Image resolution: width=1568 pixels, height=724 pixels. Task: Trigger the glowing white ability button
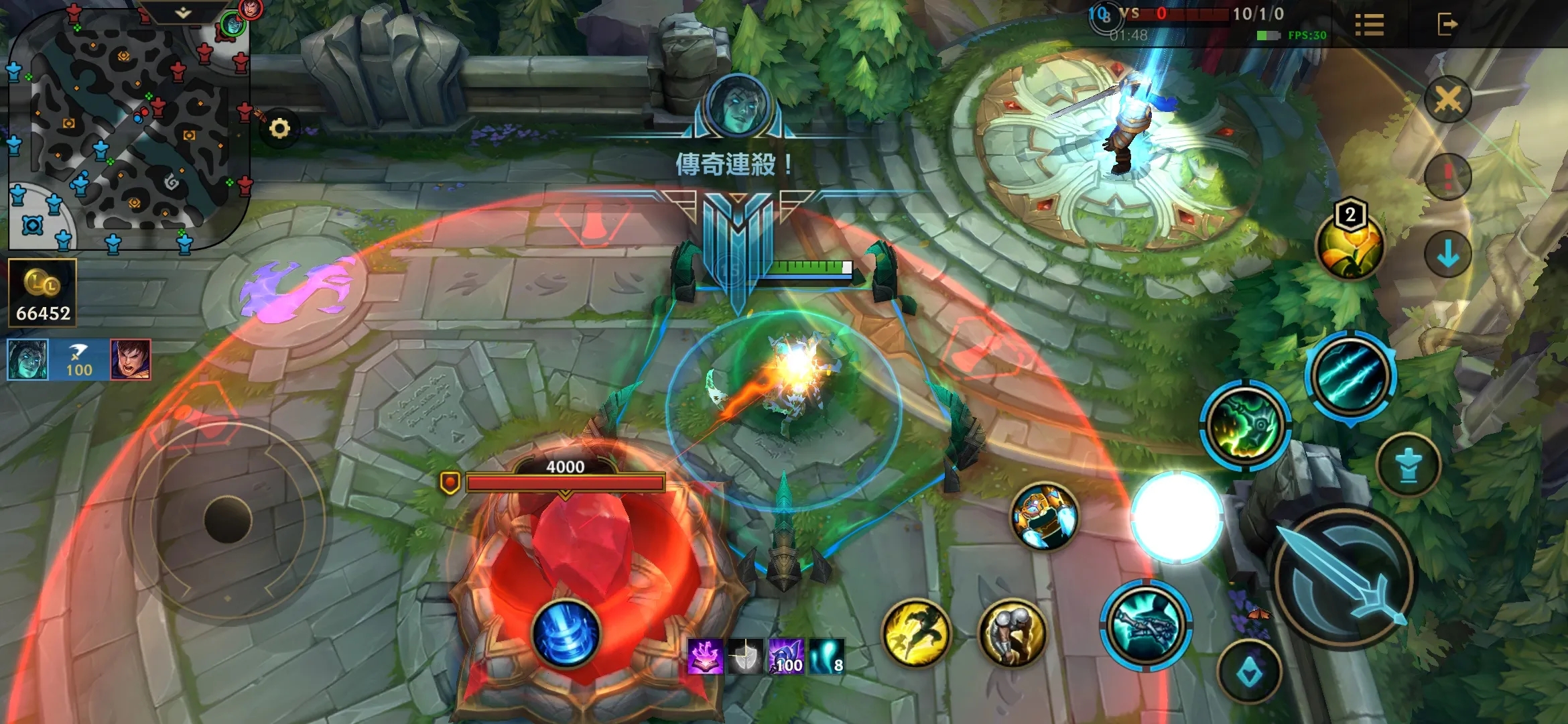coord(1177,516)
